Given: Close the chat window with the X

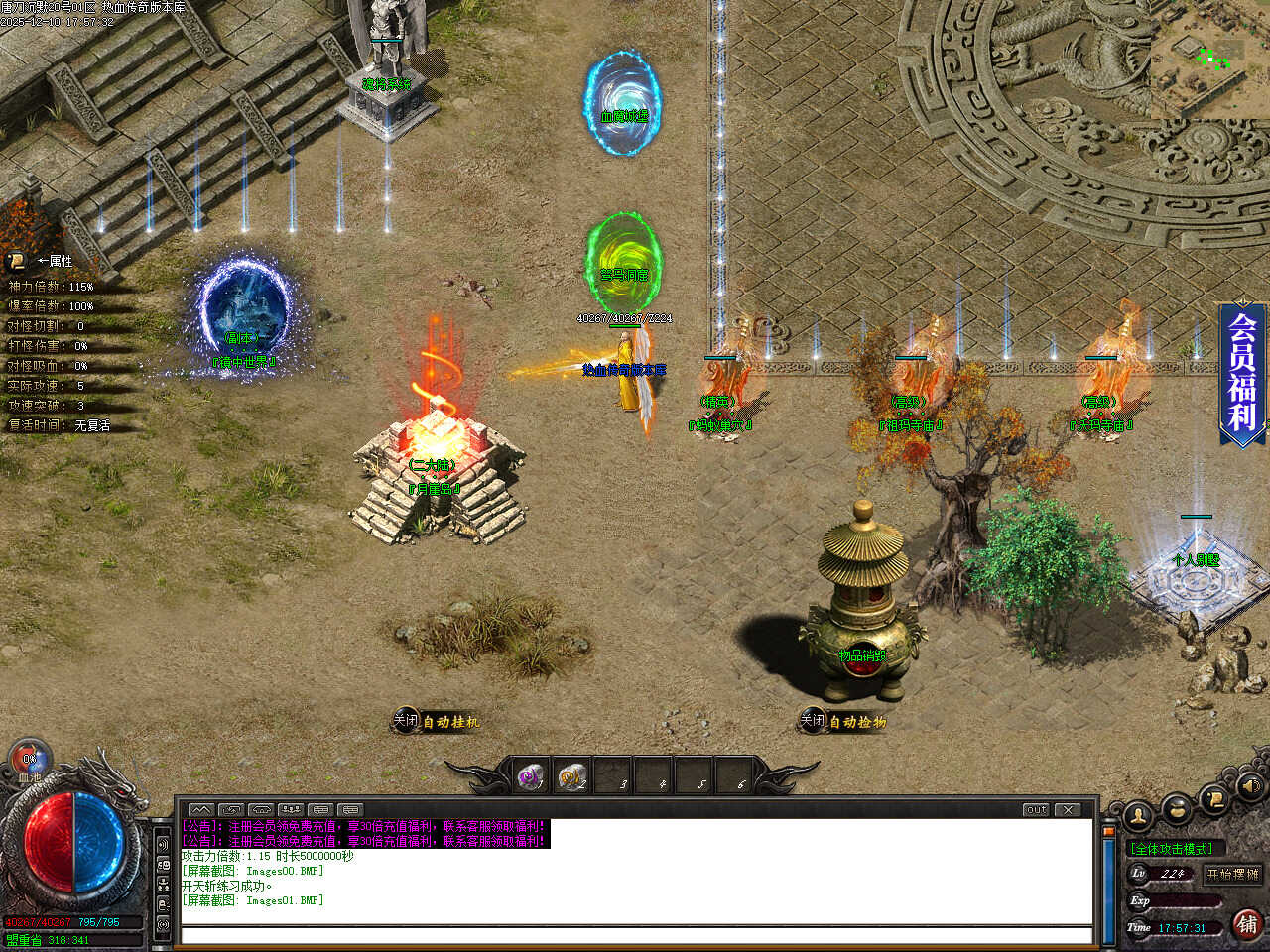Looking at the screenshot, I should click(x=1068, y=809).
